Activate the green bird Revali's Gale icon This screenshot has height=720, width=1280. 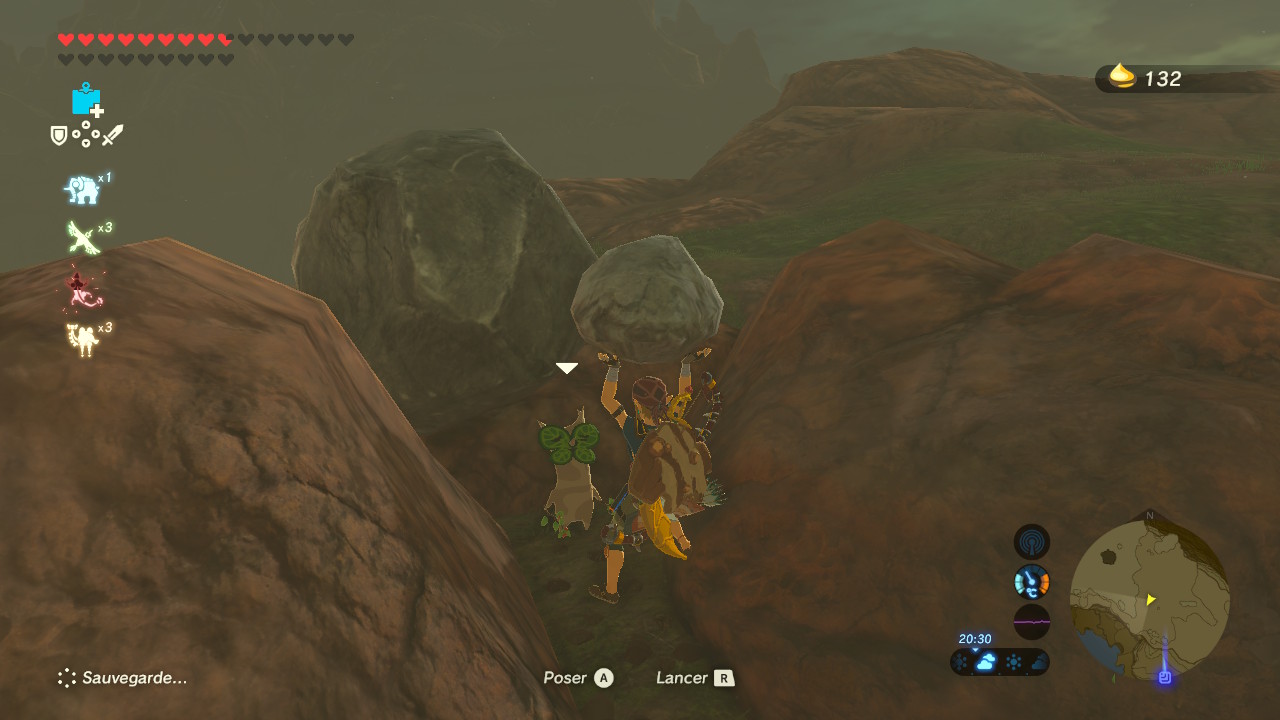click(82, 238)
